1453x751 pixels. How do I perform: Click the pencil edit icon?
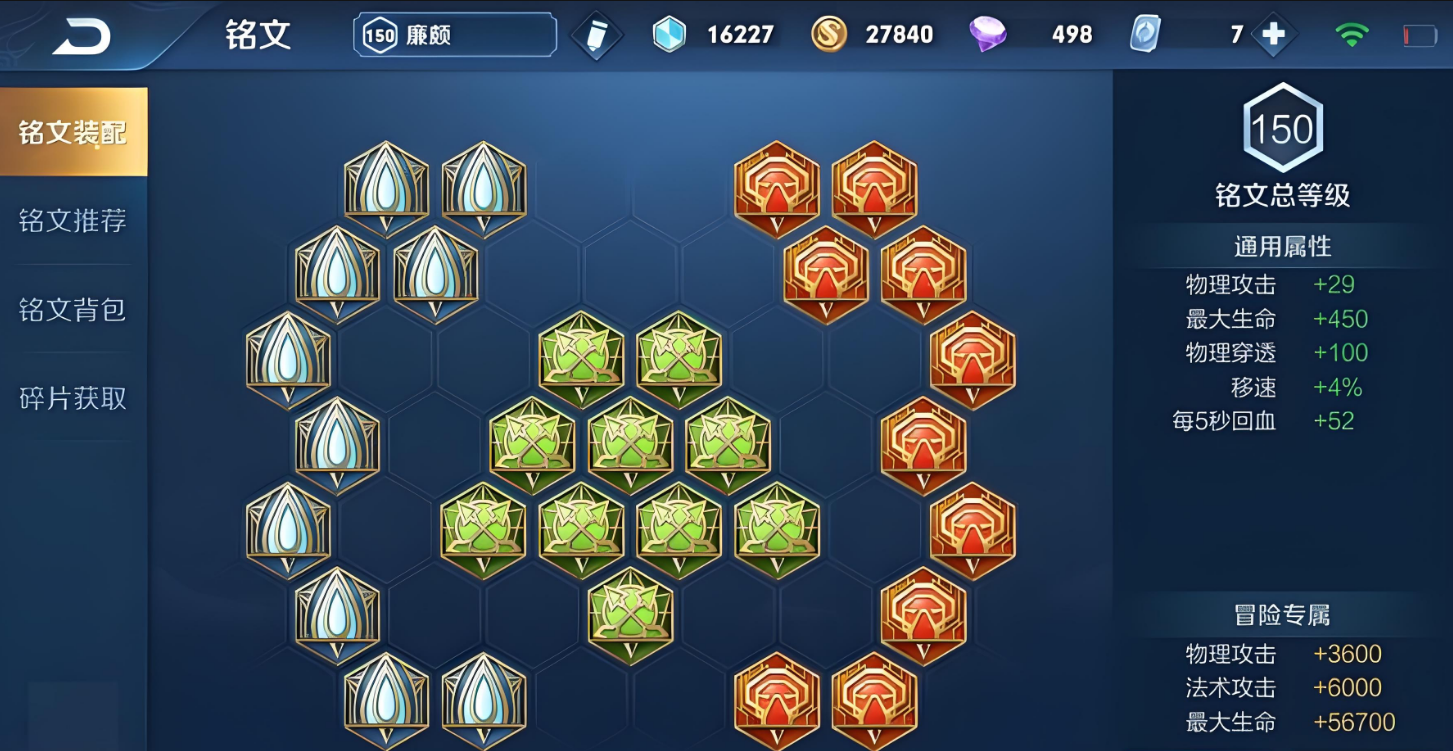pos(597,36)
